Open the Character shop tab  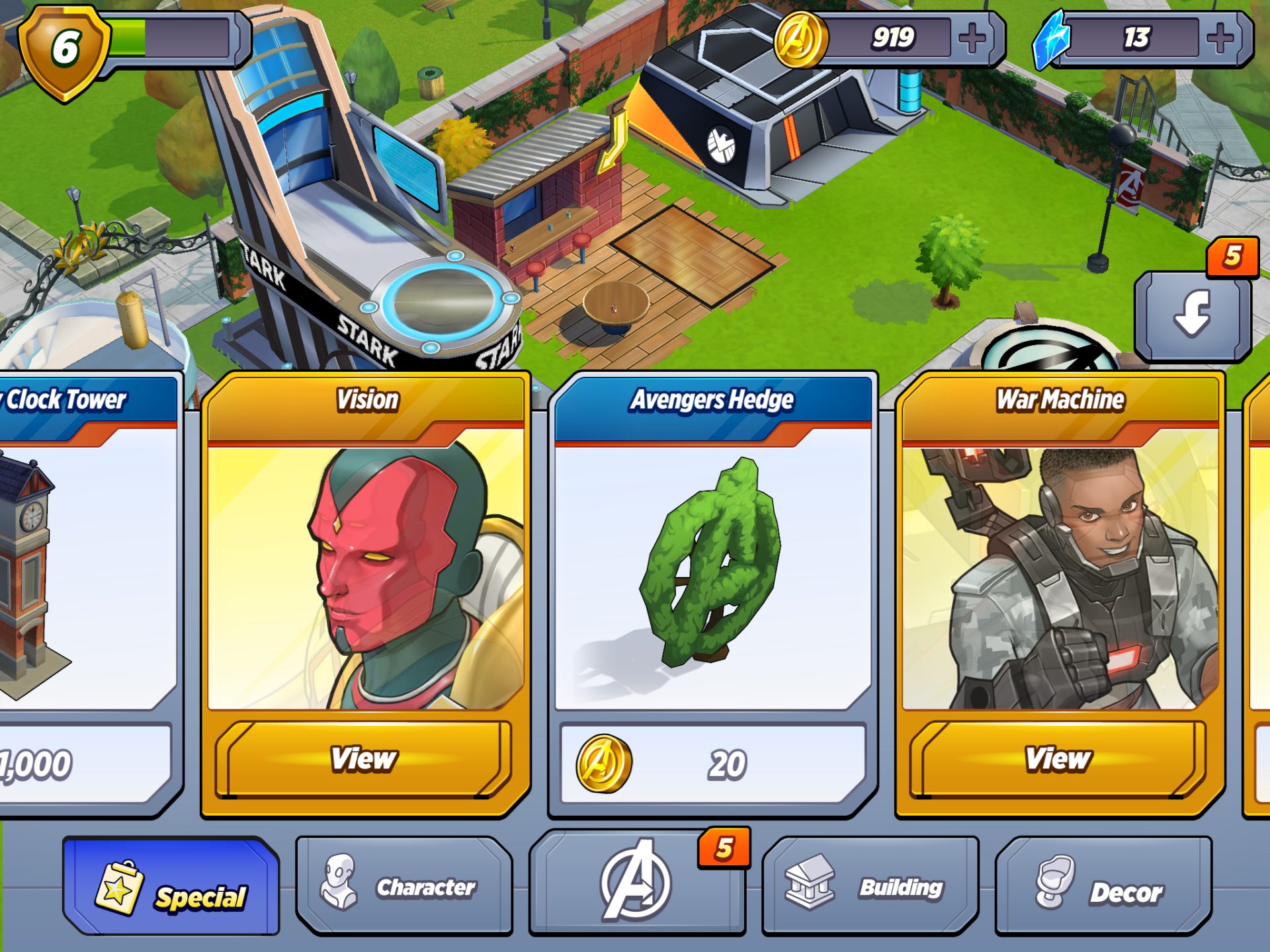404,887
